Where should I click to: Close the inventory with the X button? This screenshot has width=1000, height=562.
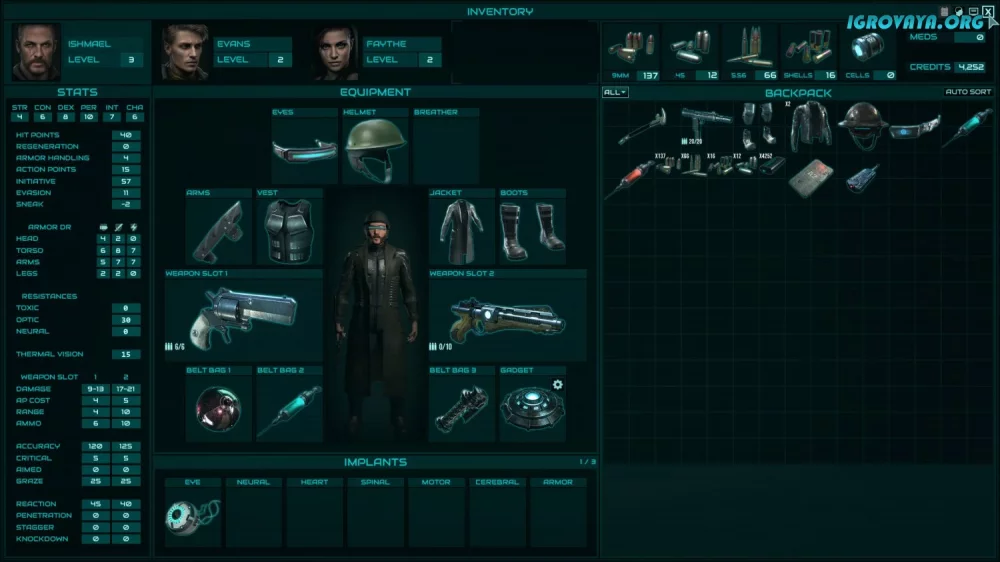(x=988, y=11)
